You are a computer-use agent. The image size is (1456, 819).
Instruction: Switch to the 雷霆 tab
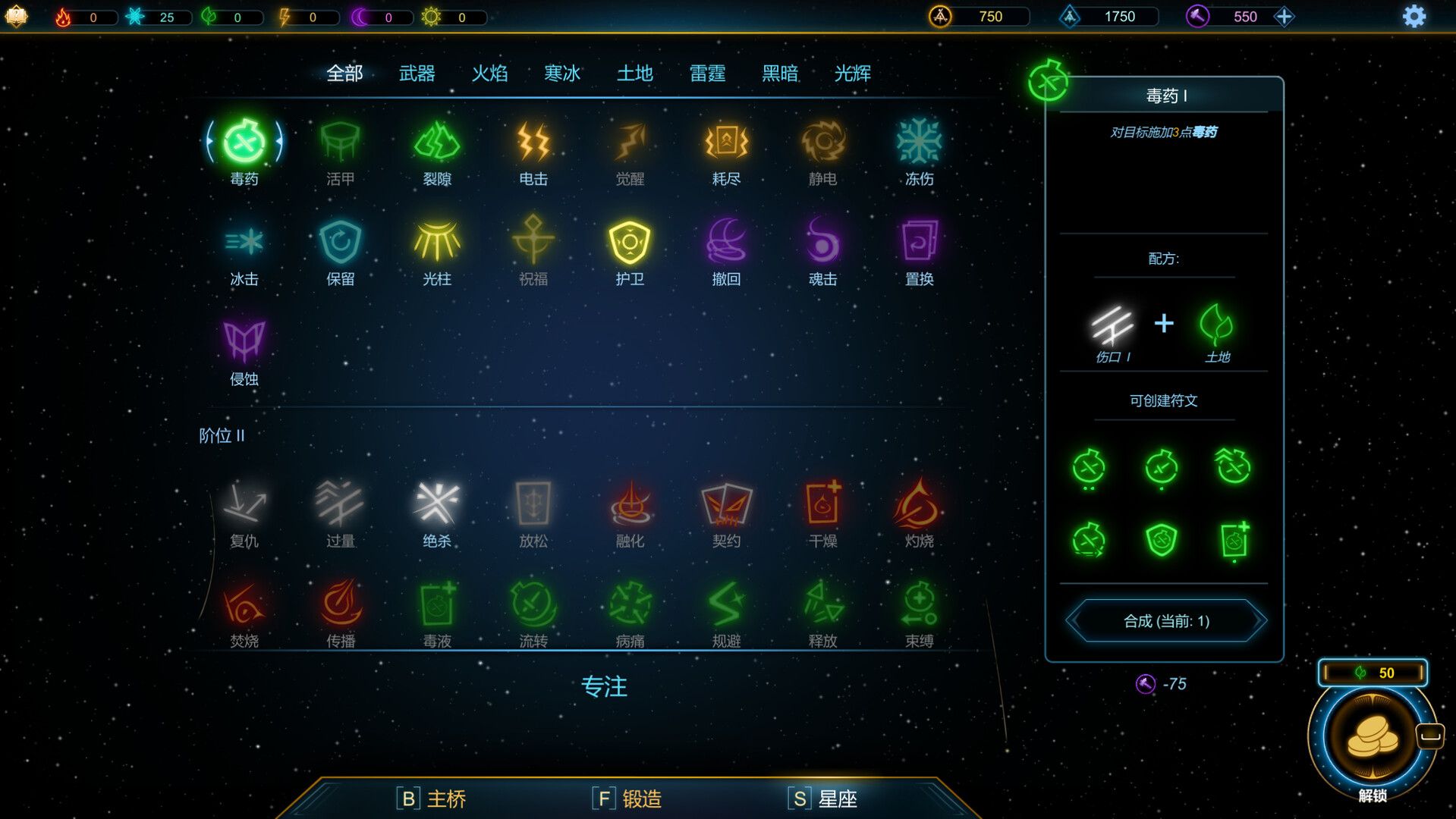[x=707, y=73]
